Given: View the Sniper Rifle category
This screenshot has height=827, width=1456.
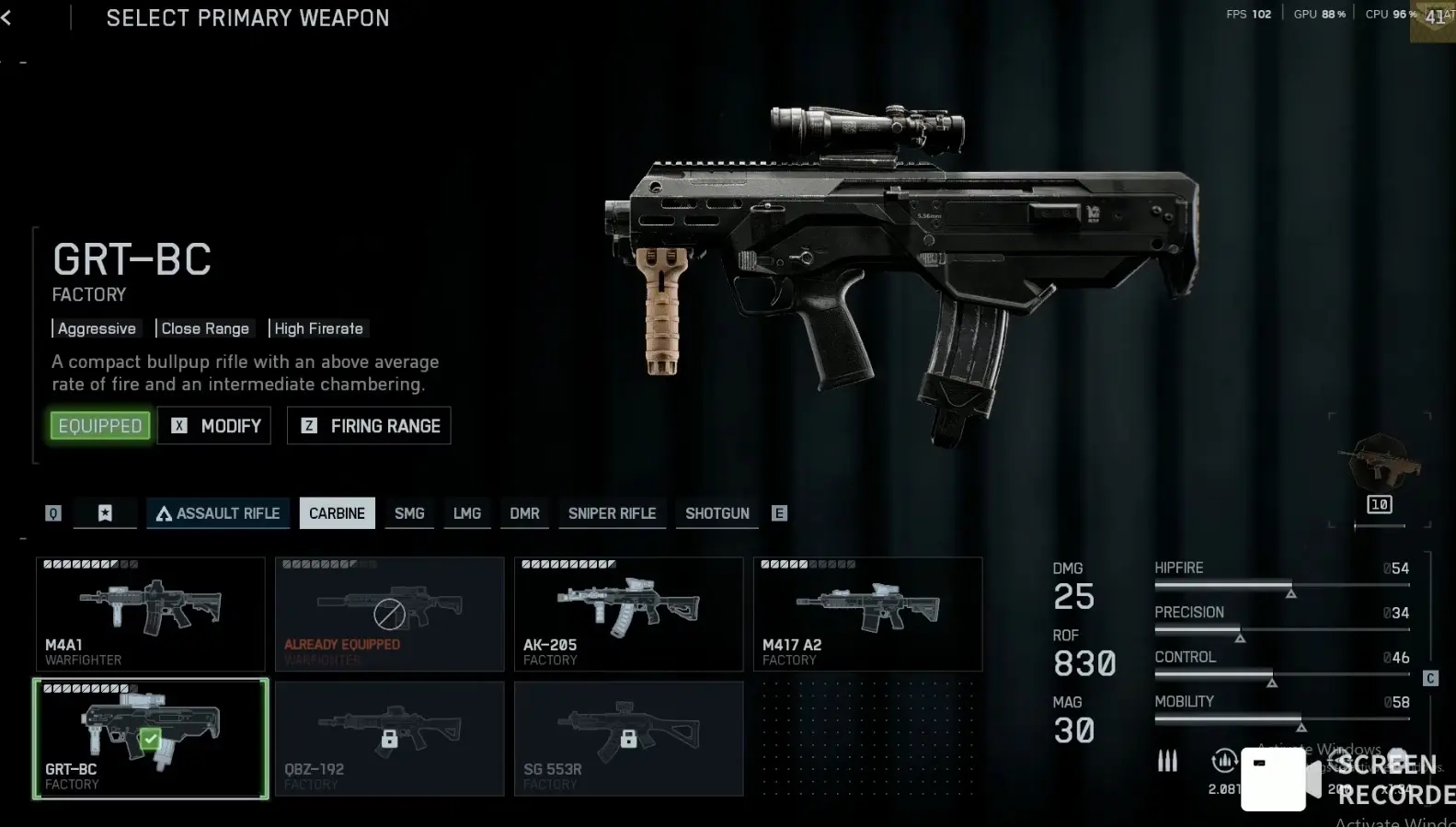Looking at the screenshot, I should click(x=612, y=513).
